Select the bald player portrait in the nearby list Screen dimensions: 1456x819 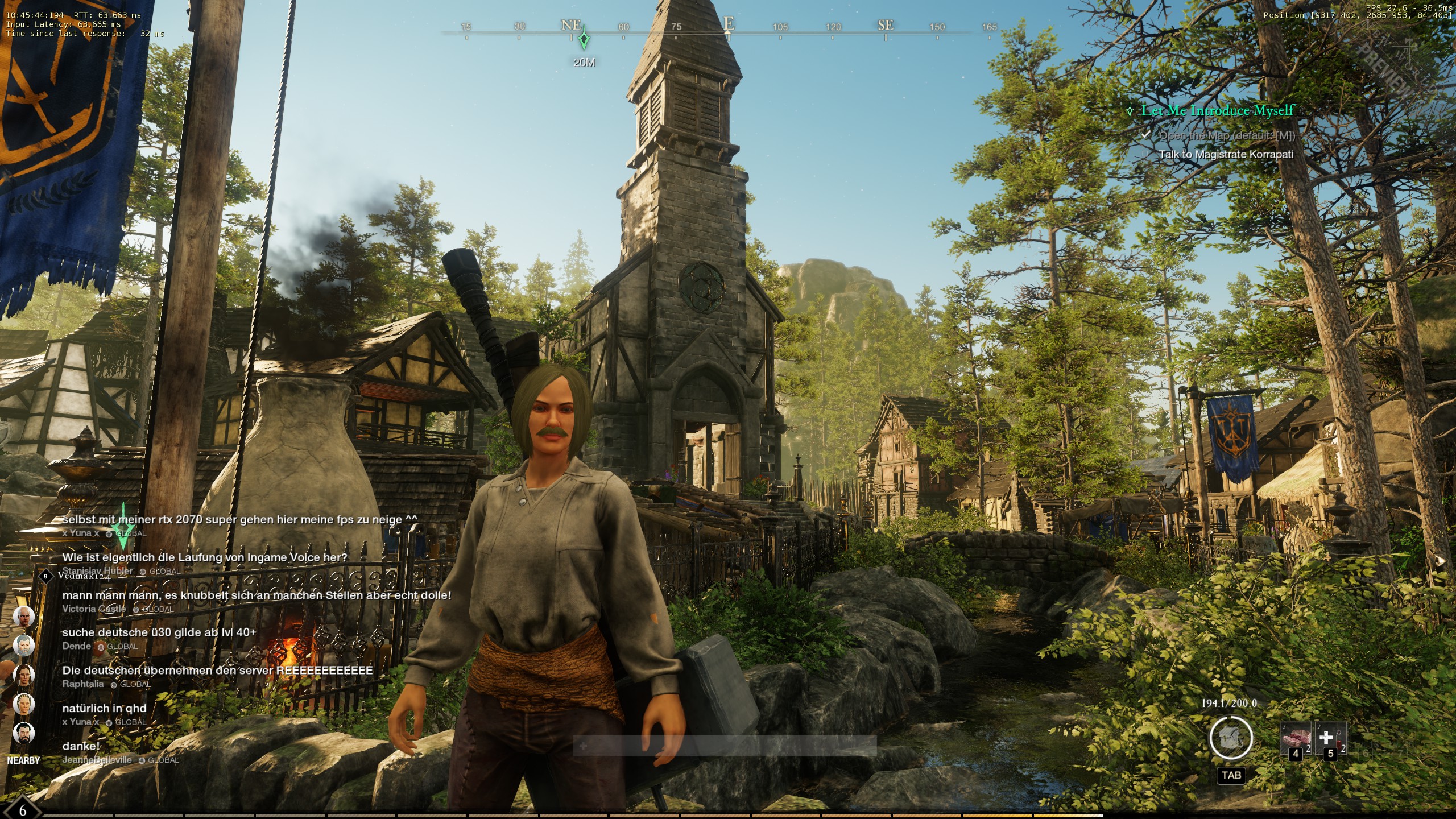[x=23, y=617]
